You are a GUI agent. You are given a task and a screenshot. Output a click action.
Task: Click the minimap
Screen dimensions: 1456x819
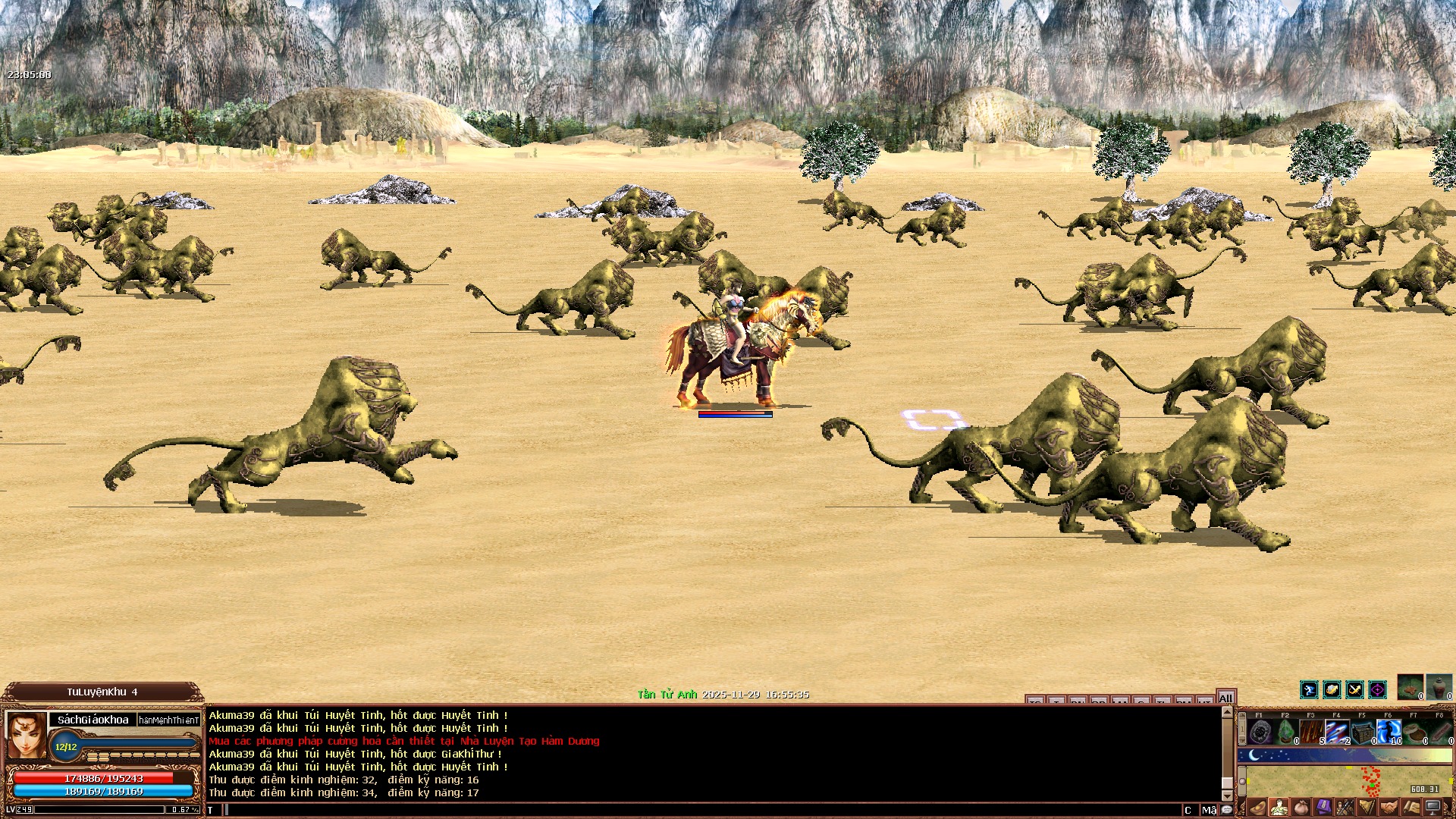pyautogui.click(x=1346, y=781)
